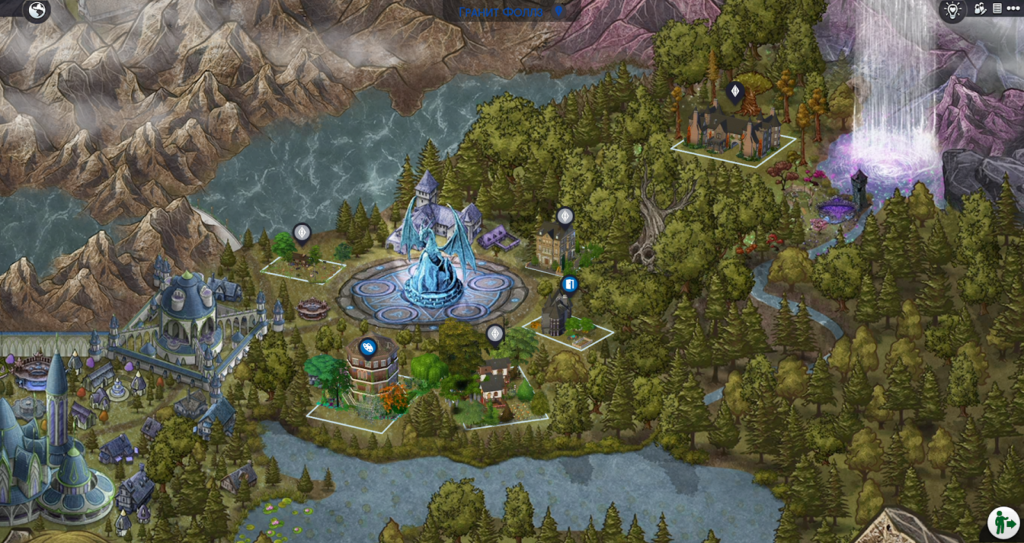The image size is (1024, 543).
Task: Click the list-shaped icon in top toolbar
Action: point(996,9)
